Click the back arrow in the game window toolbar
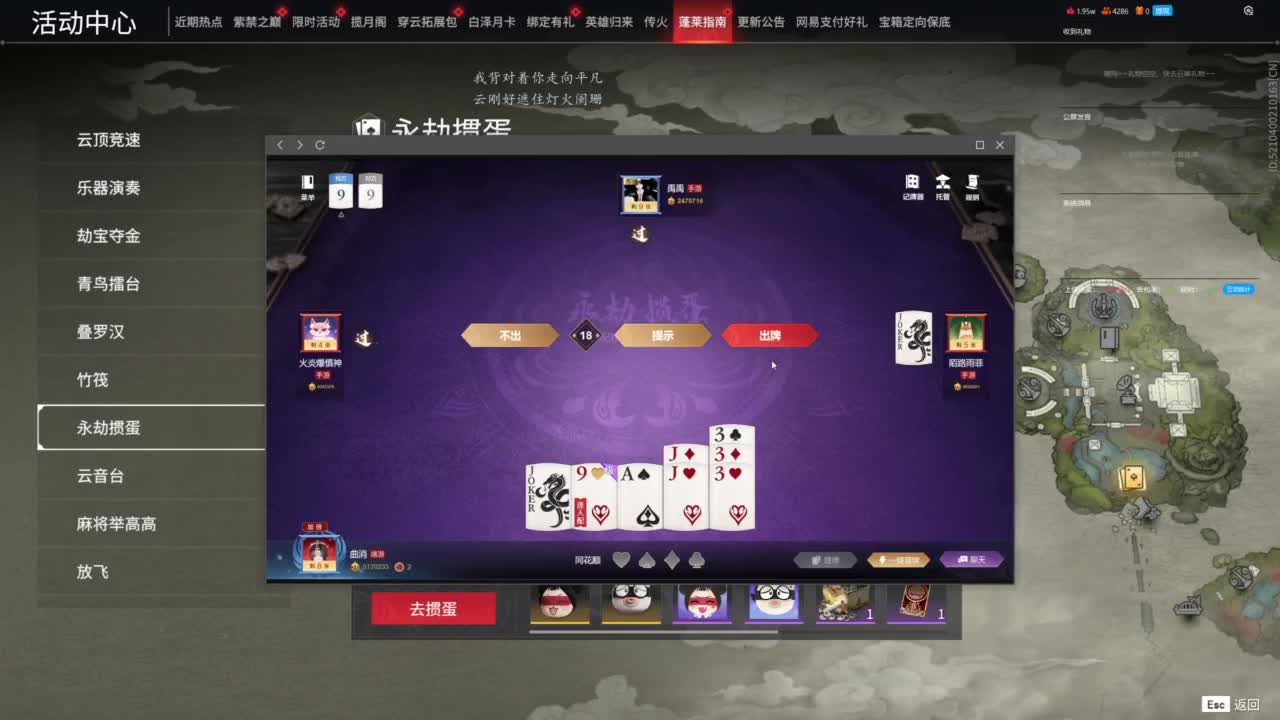The image size is (1280, 720). [280, 145]
